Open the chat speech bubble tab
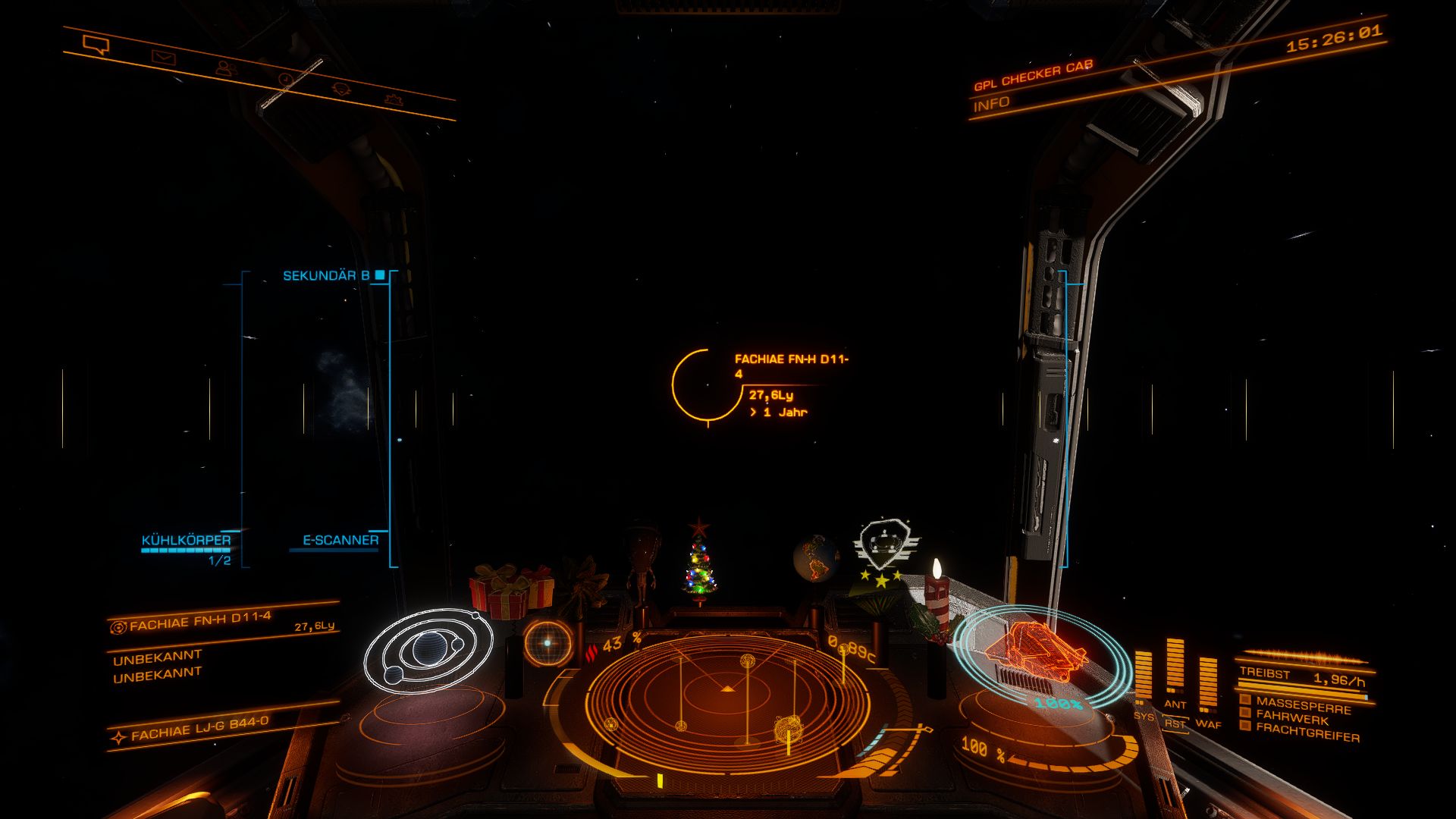Viewport: 1456px width, 819px height. pyautogui.click(x=96, y=45)
